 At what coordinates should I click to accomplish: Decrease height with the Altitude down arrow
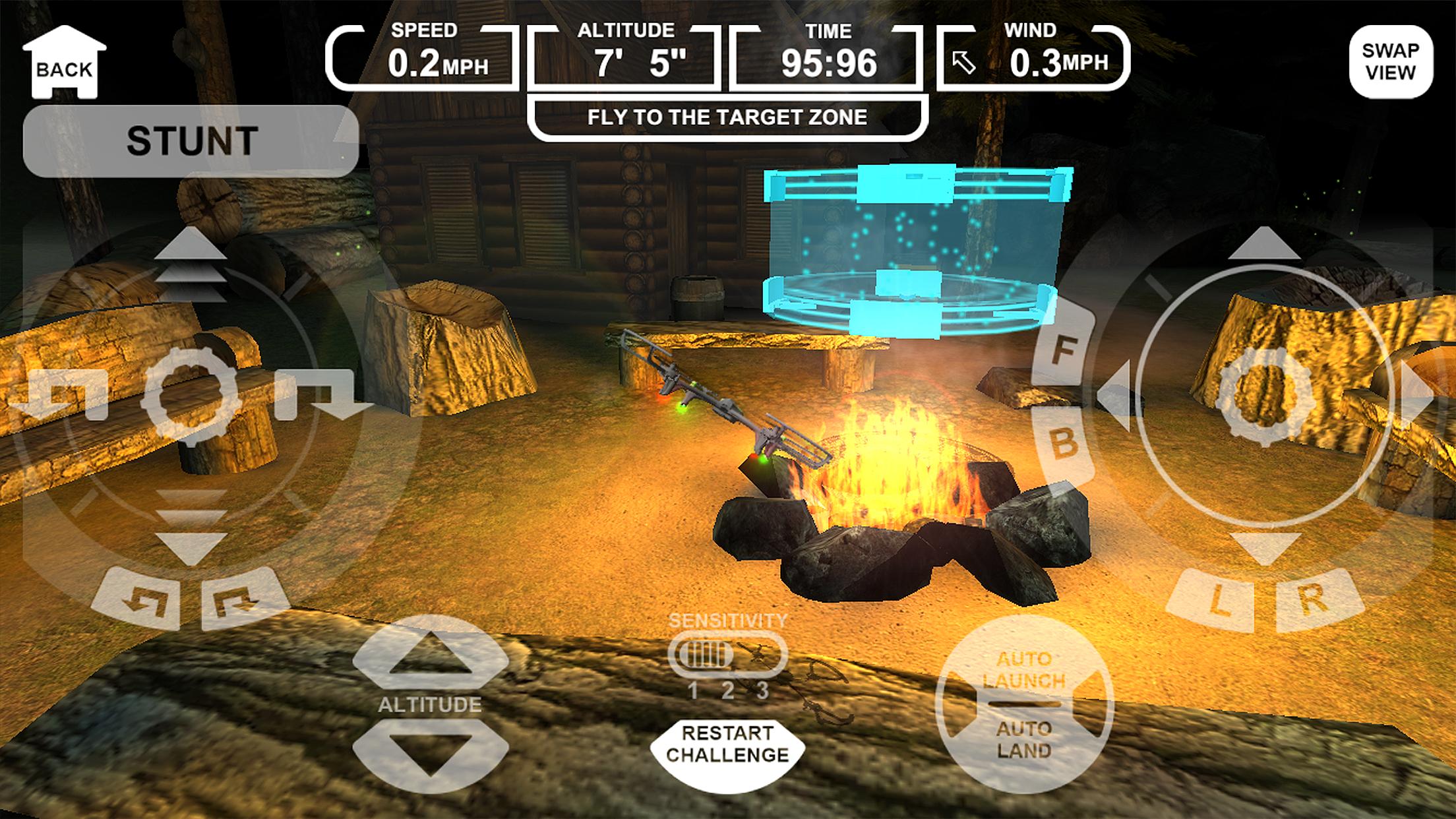click(x=431, y=752)
